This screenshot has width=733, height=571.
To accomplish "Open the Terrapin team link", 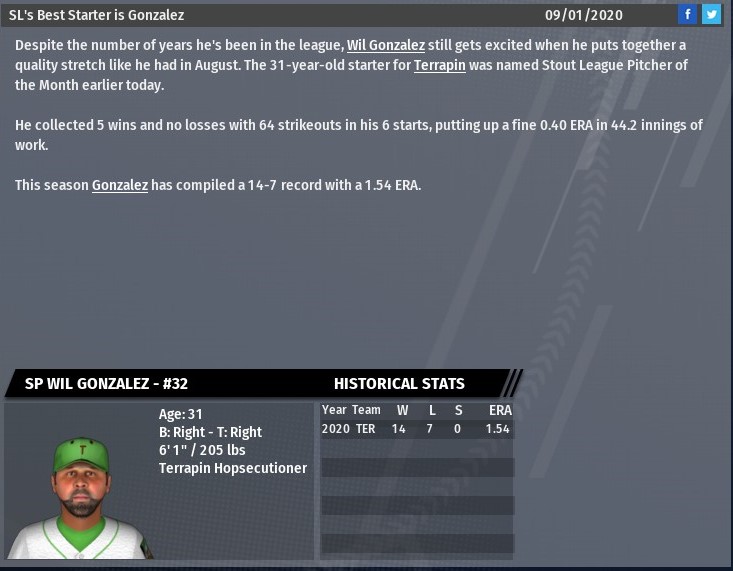I will point(439,66).
